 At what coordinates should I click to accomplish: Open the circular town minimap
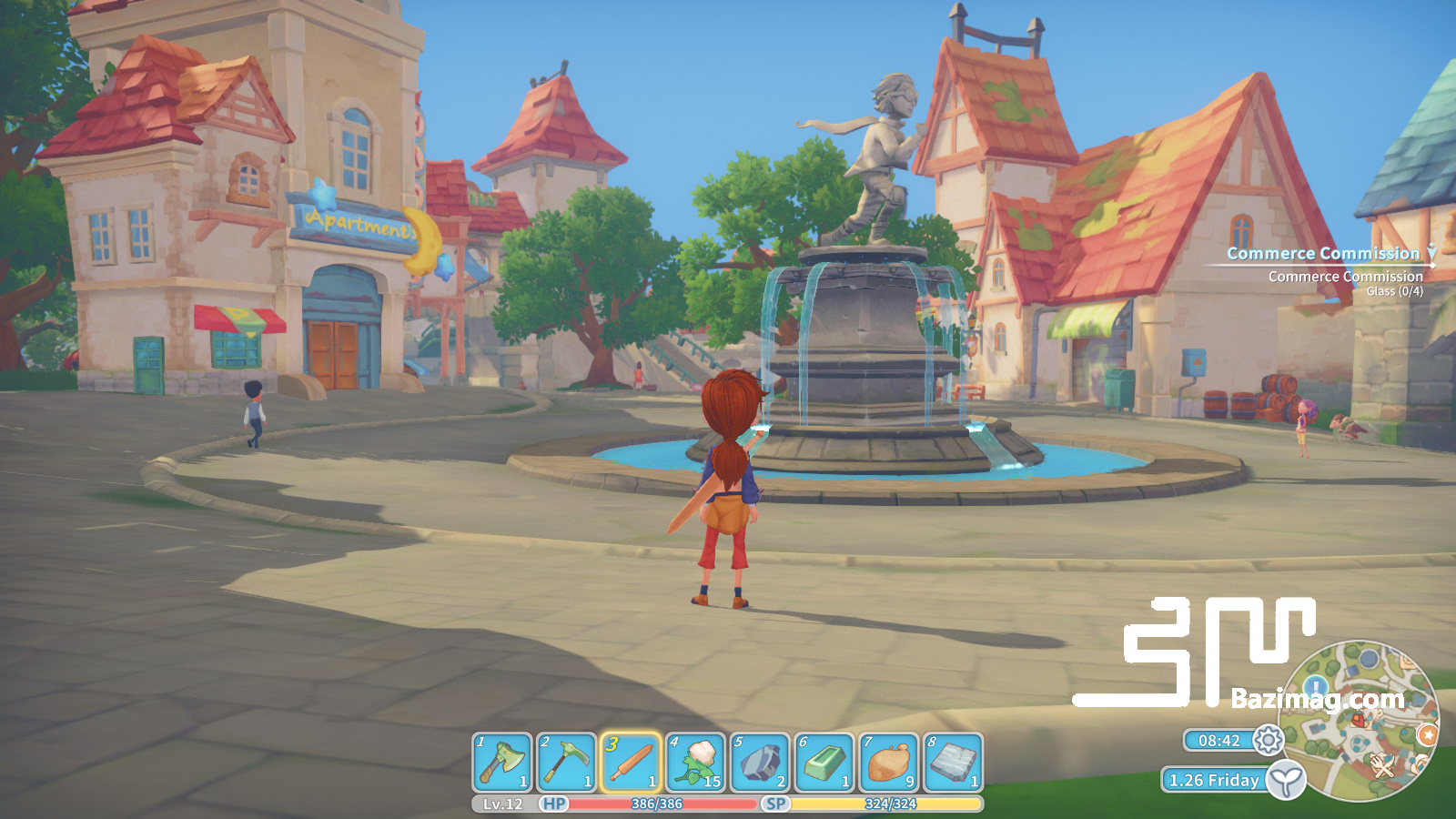tap(1359, 721)
